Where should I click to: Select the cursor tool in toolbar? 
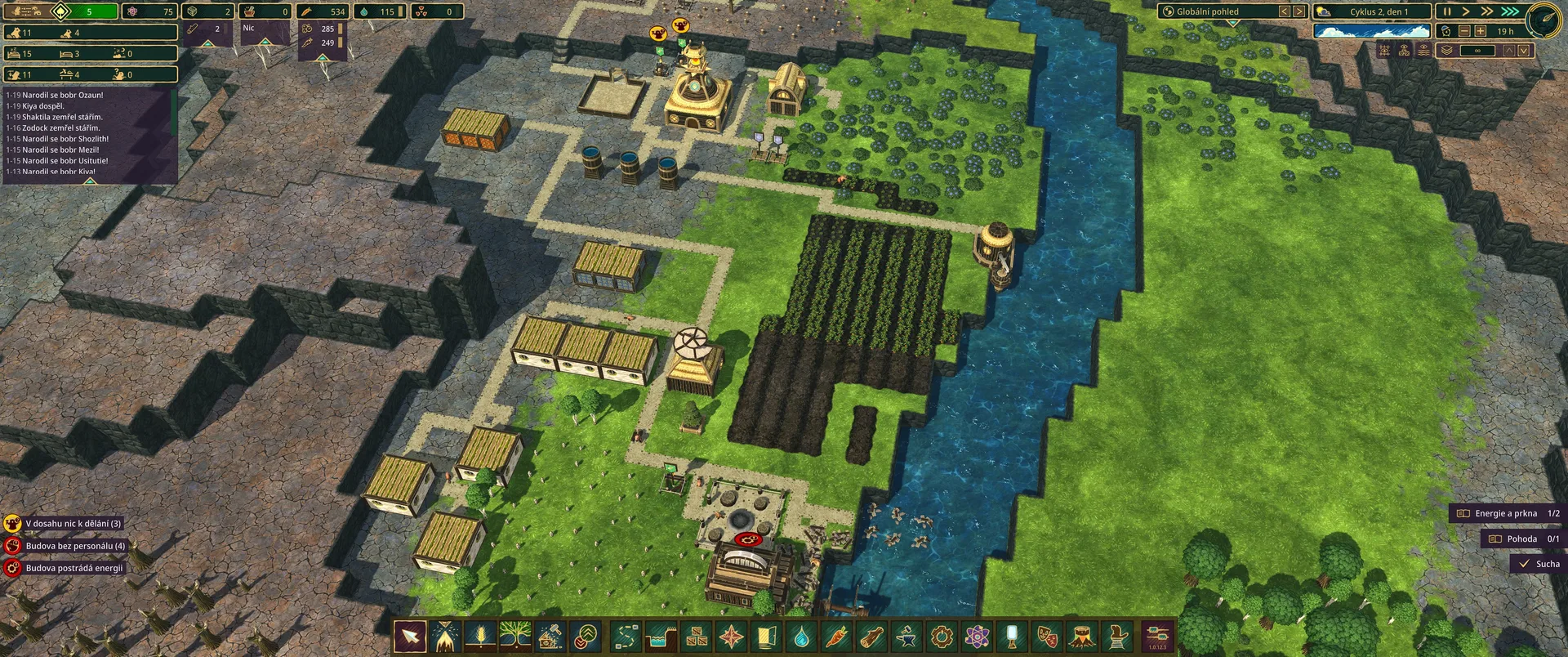point(410,636)
